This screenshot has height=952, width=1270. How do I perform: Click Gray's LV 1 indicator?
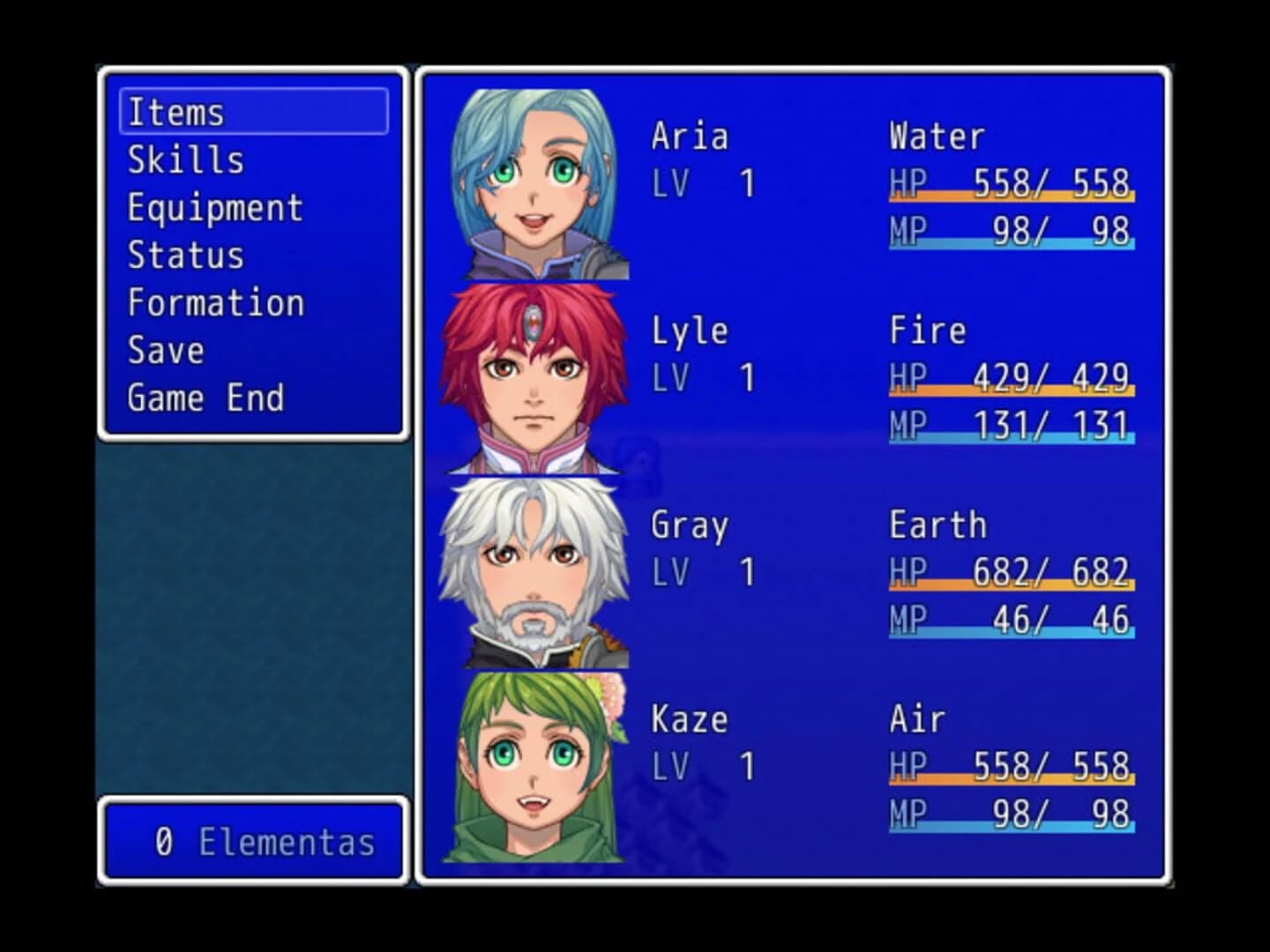(701, 572)
